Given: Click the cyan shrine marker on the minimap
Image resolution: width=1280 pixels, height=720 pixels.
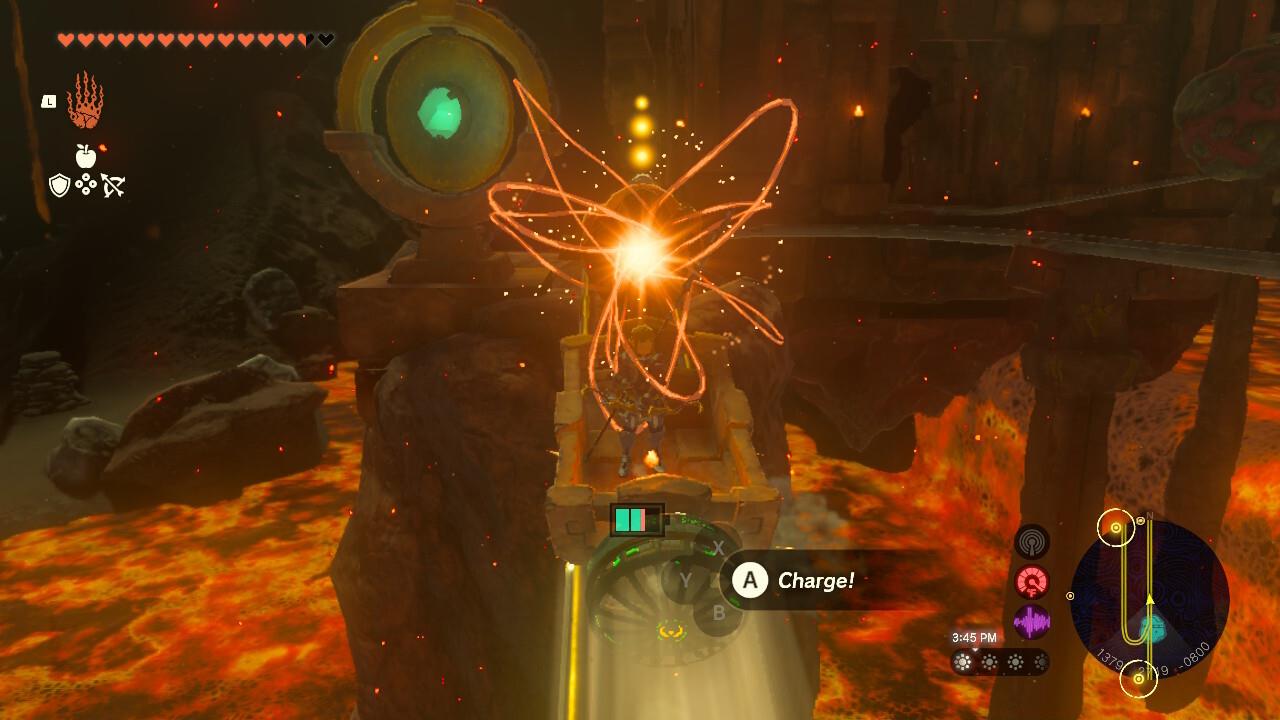Looking at the screenshot, I should (x=1153, y=628).
